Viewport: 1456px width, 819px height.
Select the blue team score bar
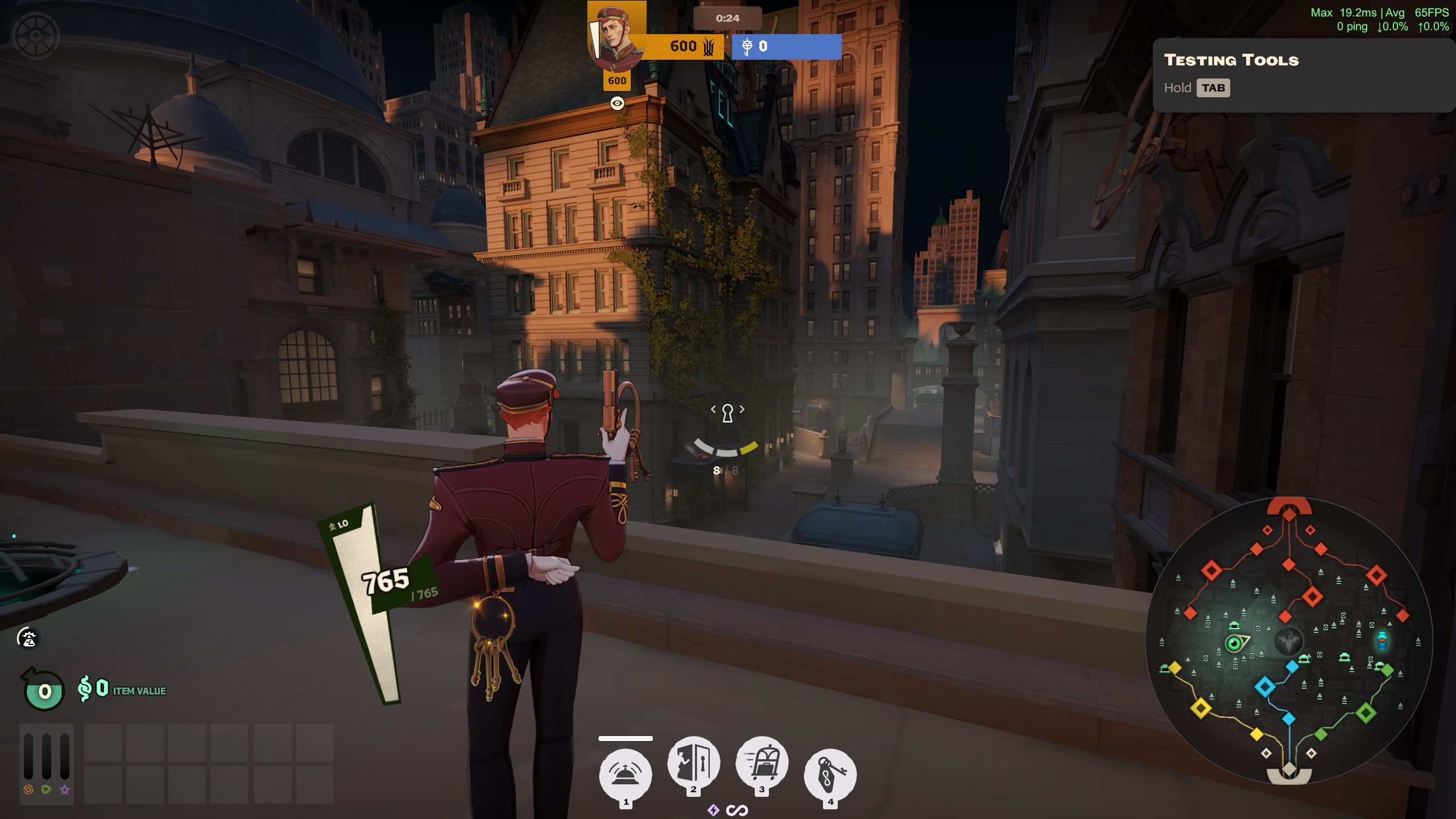point(786,47)
